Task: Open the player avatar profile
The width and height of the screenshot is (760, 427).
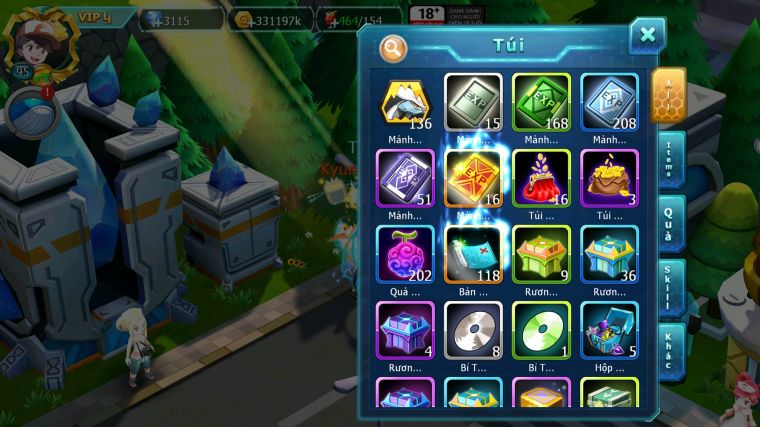Action: coord(36,40)
